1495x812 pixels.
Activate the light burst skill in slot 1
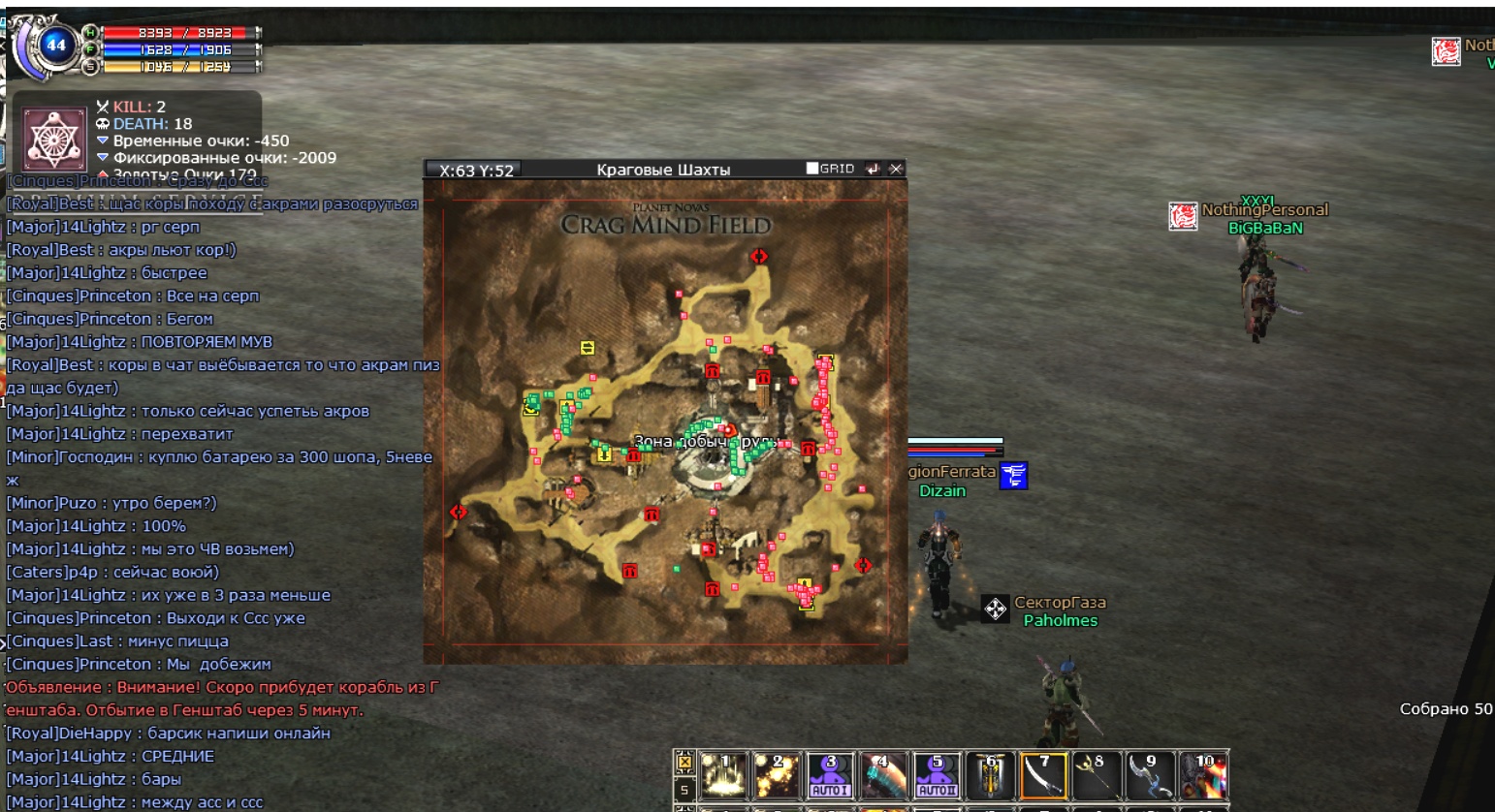point(722,775)
